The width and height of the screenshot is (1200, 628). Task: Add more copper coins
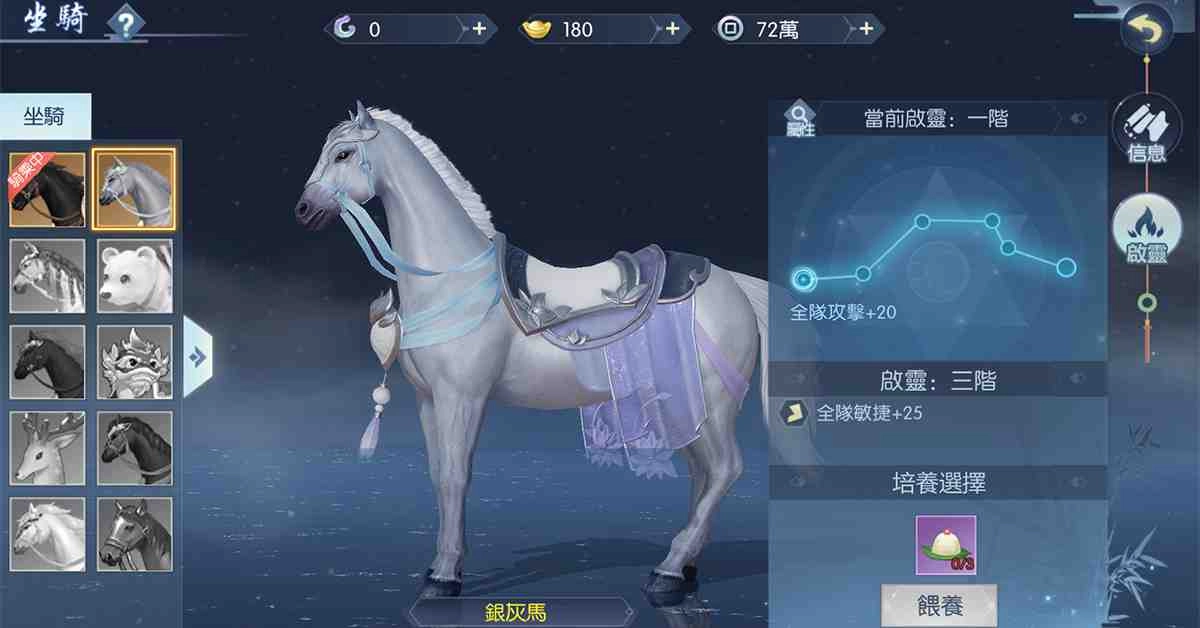coord(866,30)
